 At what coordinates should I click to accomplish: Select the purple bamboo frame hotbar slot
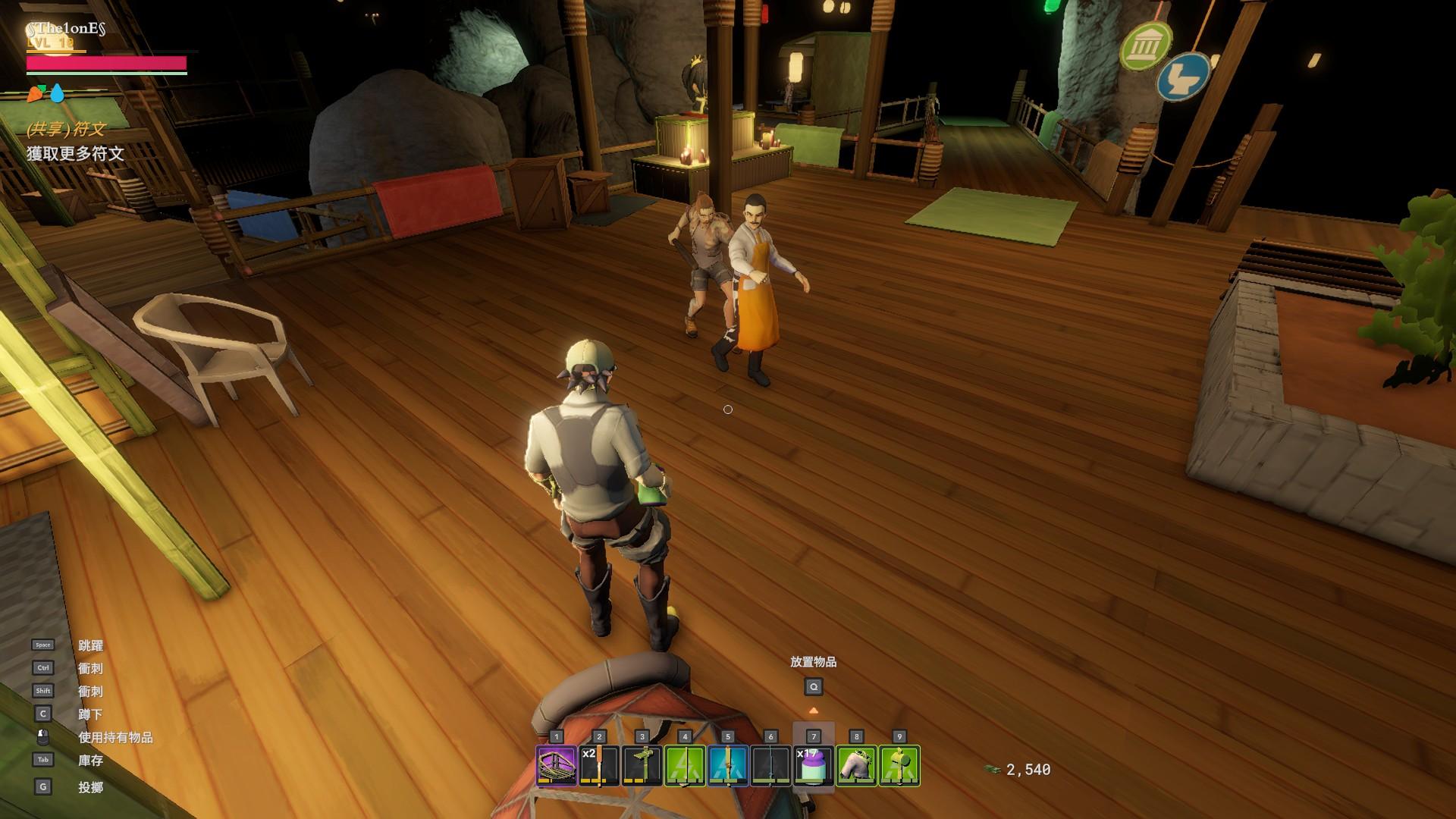[x=556, y=766]
